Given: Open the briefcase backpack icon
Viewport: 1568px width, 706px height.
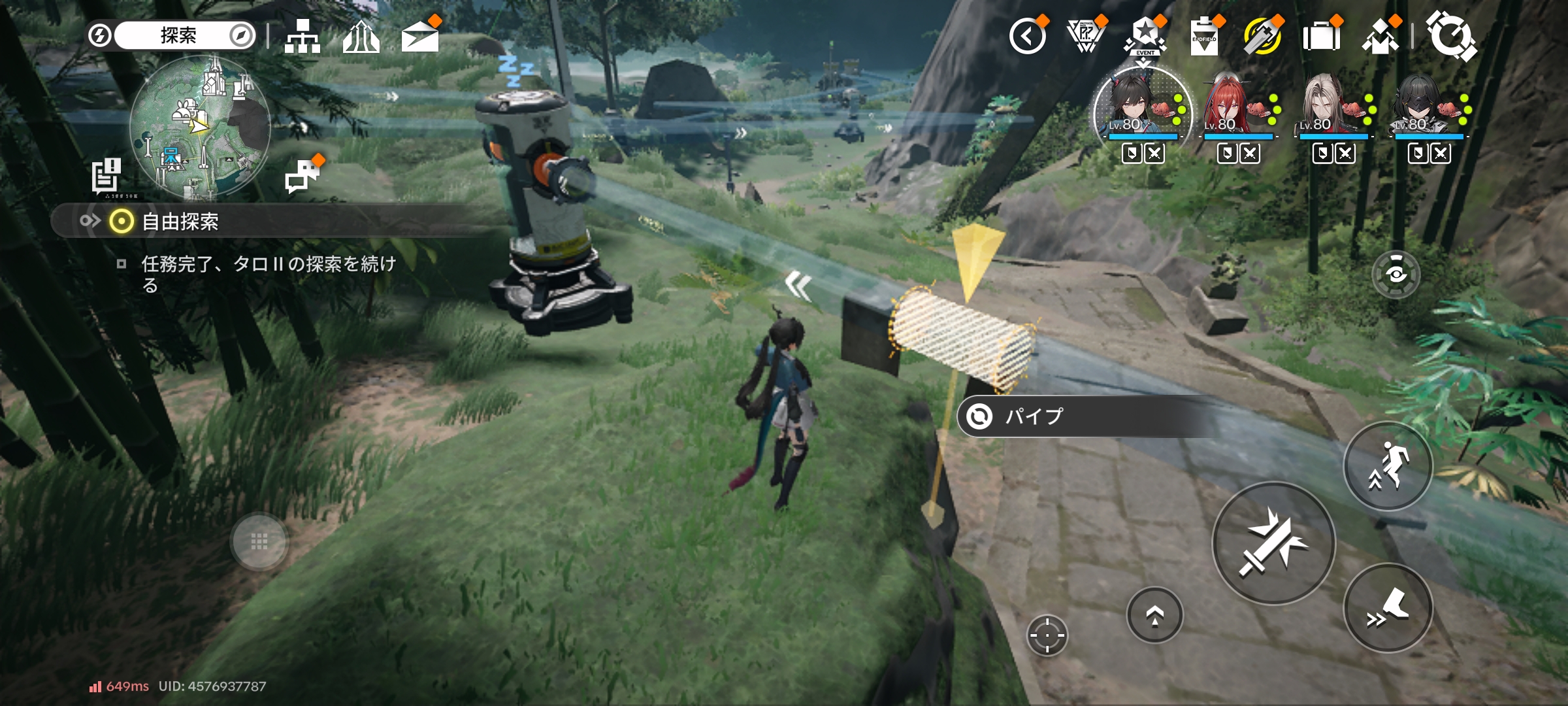Looking at the screenshot, I should pos(1321,37).
